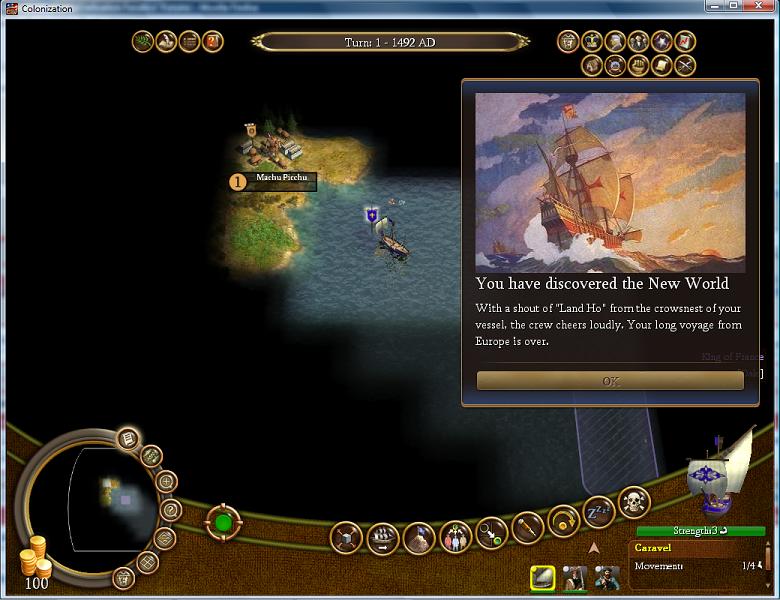Choose the sail ship command icon
This screenshot has width=780, height=600.
point(383,539)
